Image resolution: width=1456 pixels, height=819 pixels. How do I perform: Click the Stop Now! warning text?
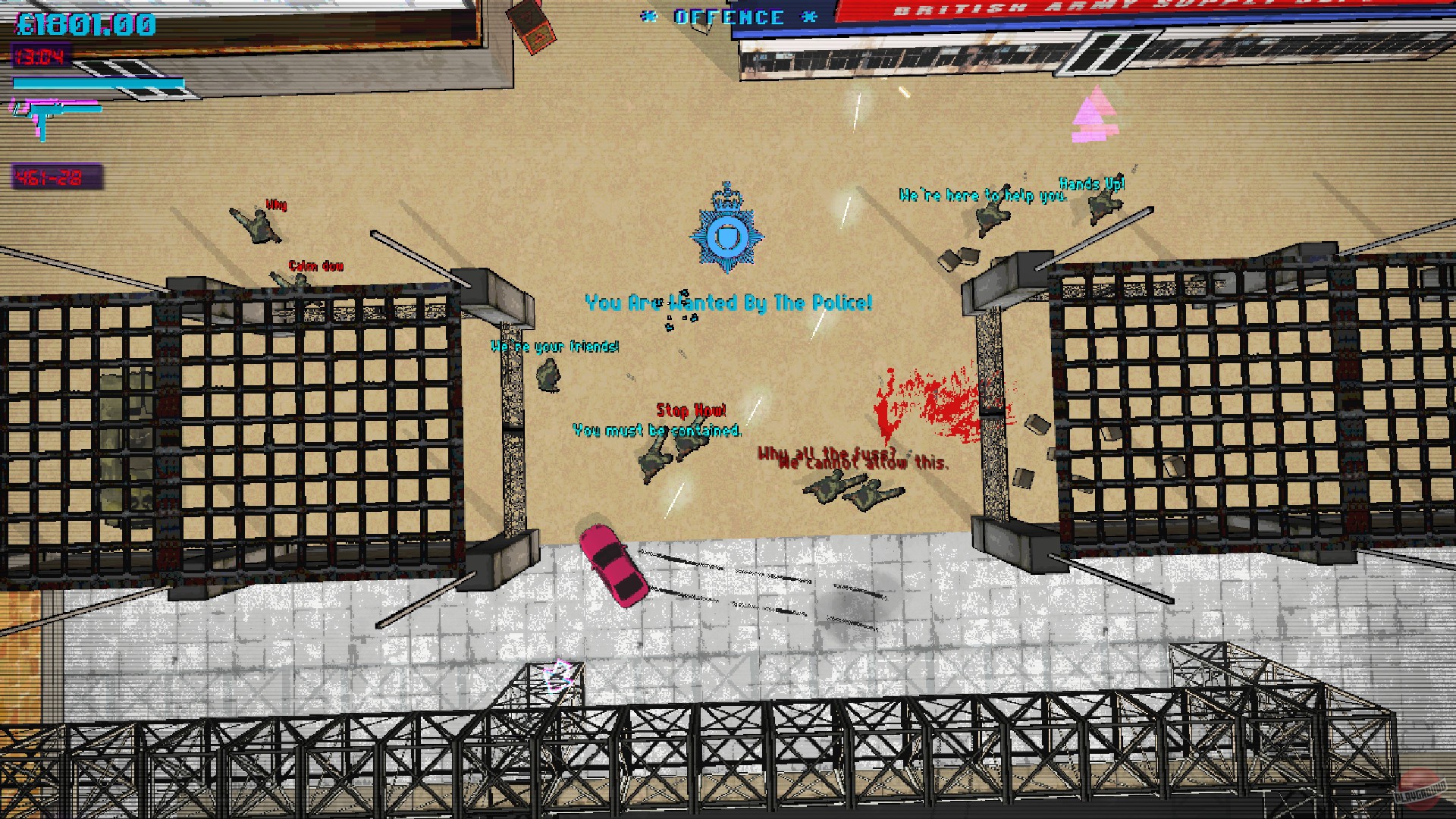point(691,411)
